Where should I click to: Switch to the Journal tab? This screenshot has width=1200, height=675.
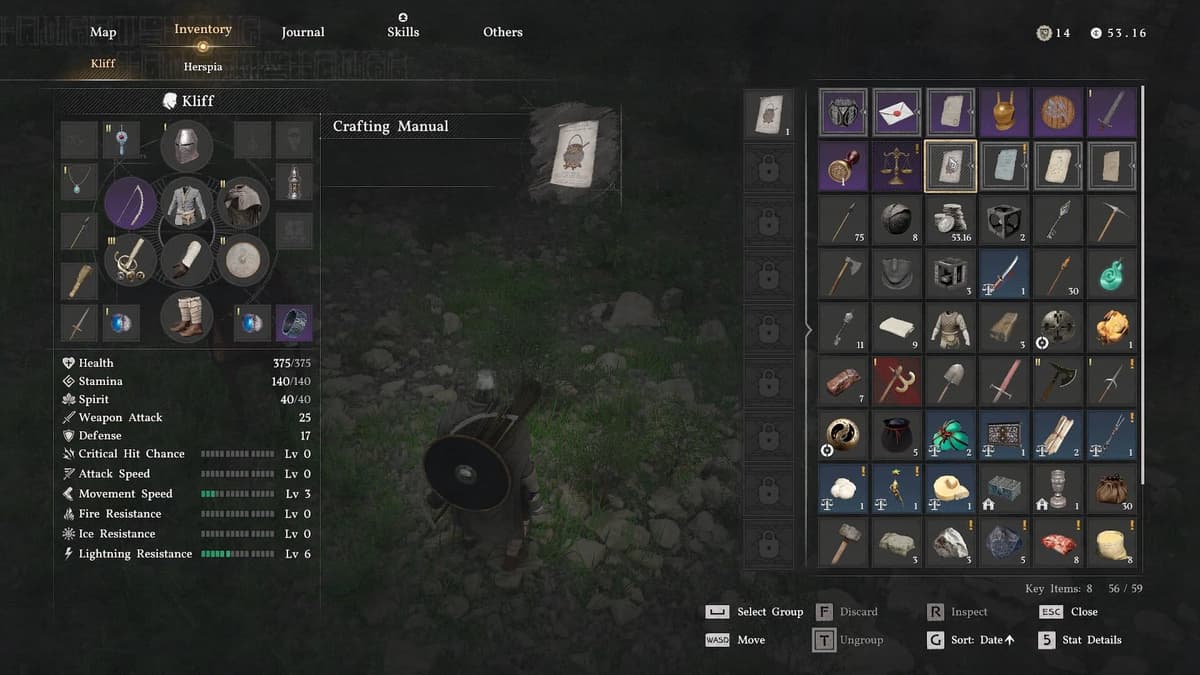click(303, 32)
